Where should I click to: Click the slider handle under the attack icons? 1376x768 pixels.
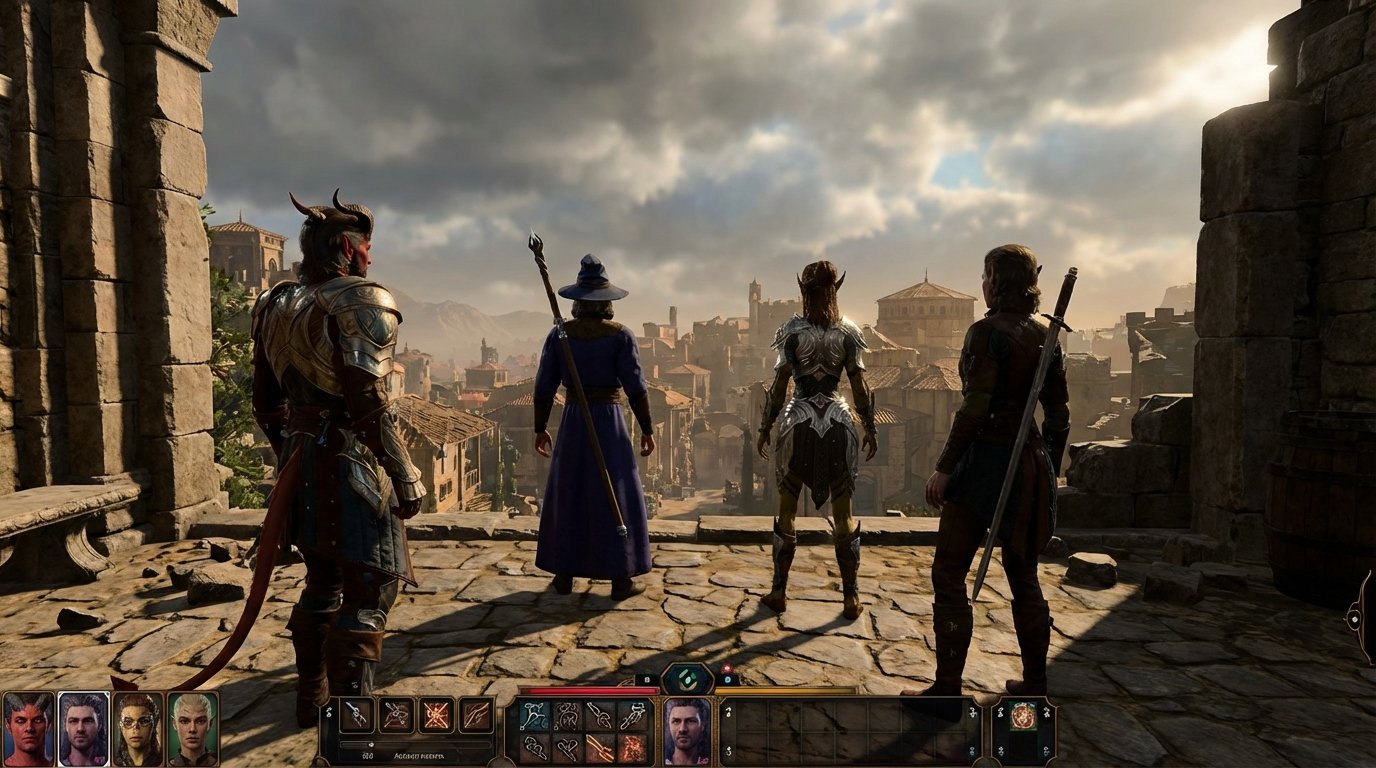371,744
